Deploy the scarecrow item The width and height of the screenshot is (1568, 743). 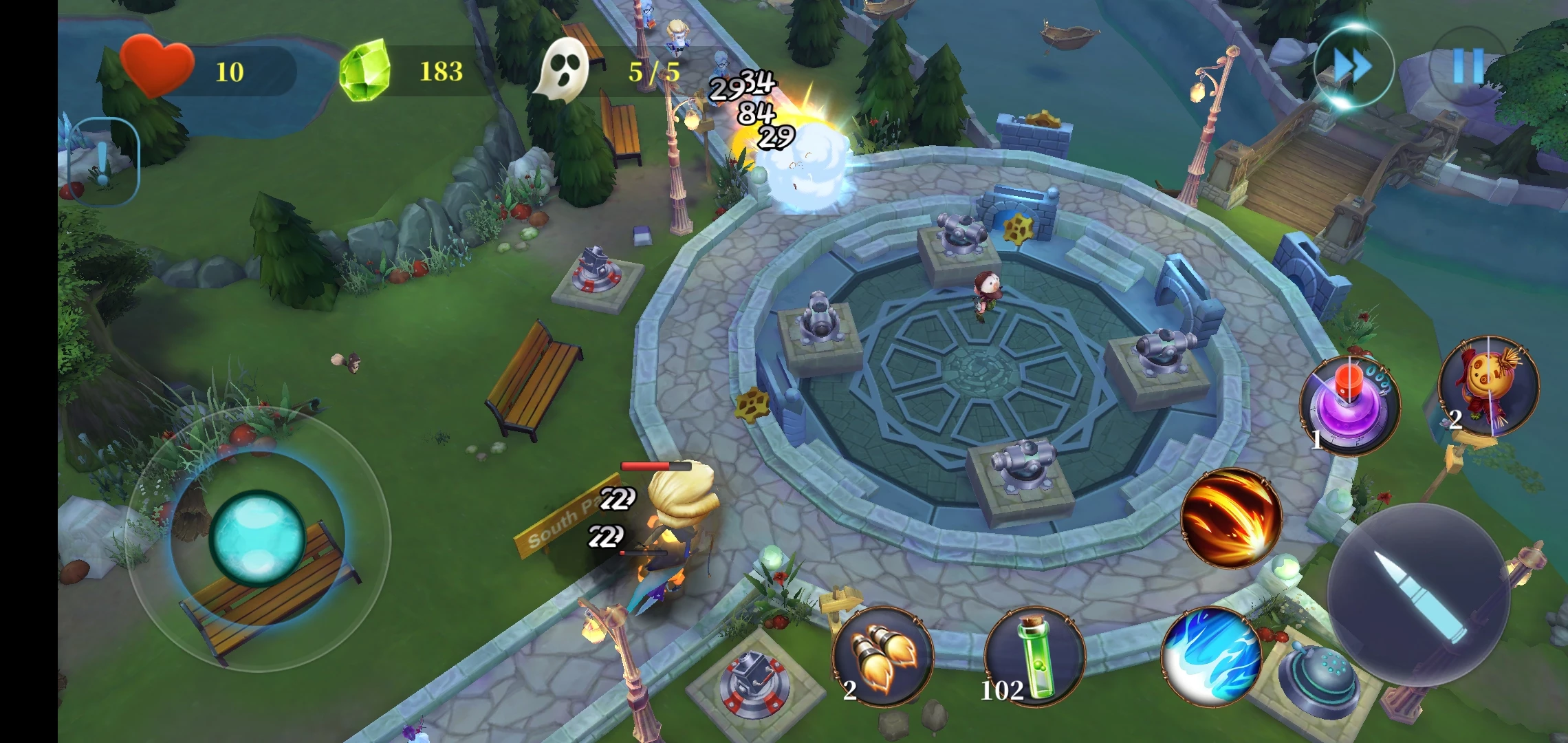point(1489,387)
